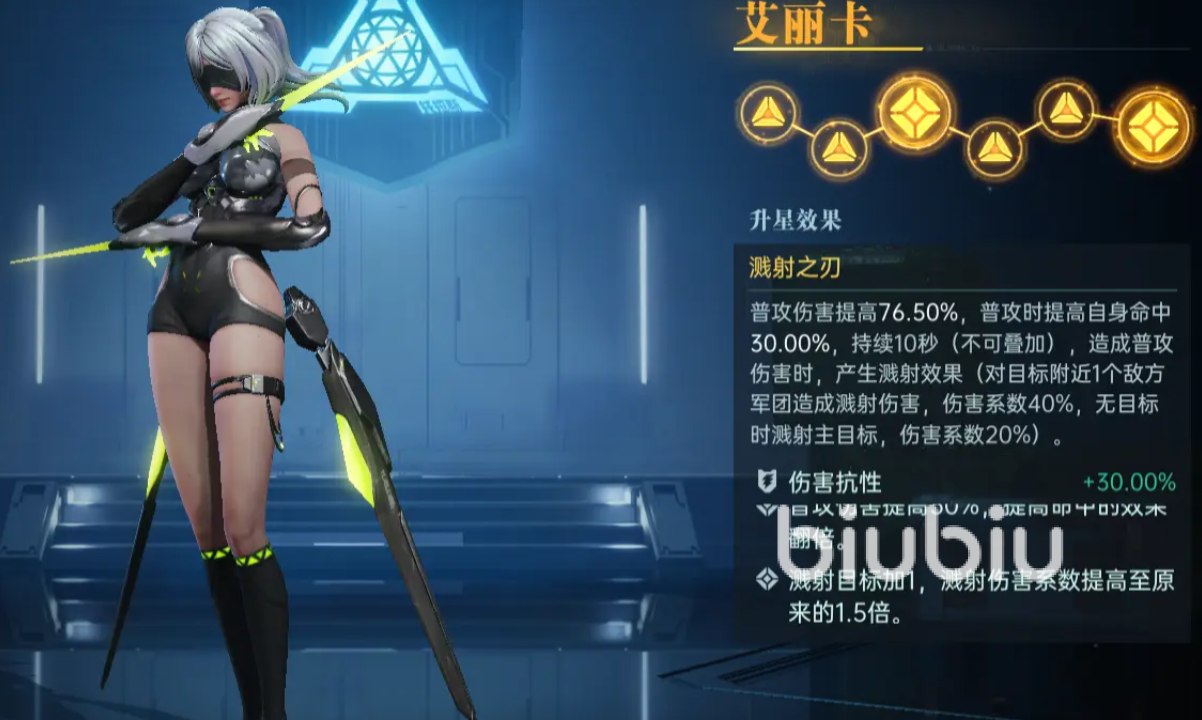Select the final diamond node ending the star chain
Screen dimensions: 1202x720
click(x=1153, y=127)
